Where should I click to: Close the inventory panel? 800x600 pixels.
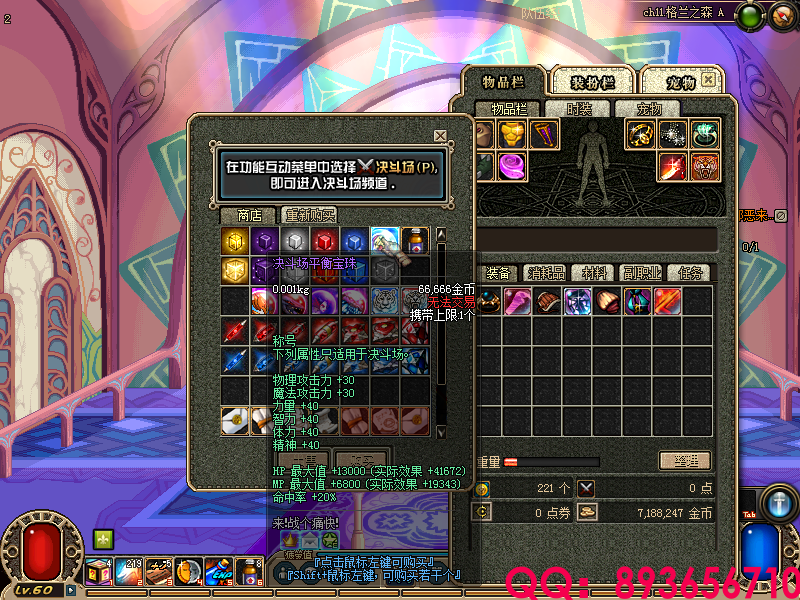click(708, 79)
